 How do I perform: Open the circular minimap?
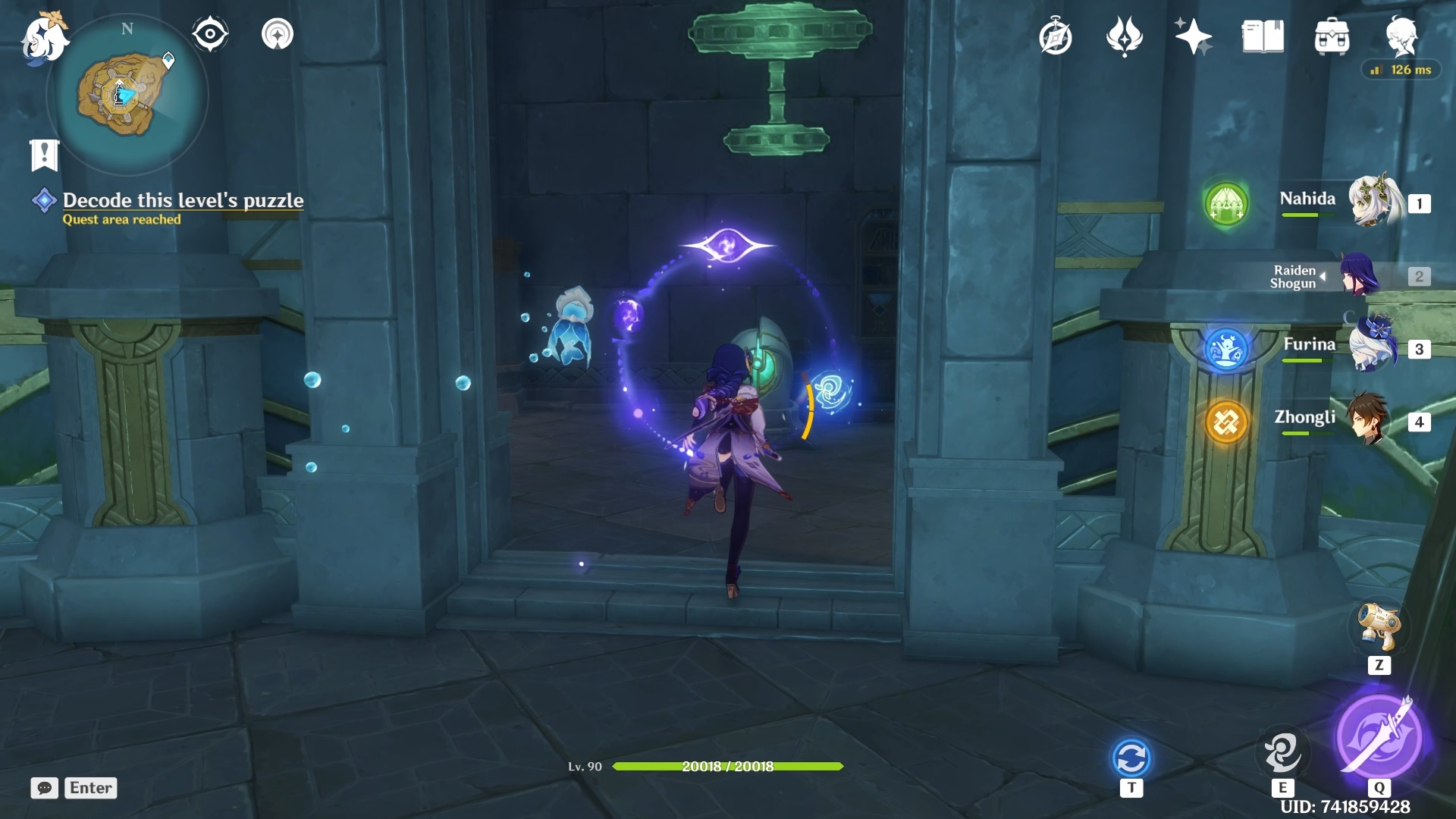126,96
